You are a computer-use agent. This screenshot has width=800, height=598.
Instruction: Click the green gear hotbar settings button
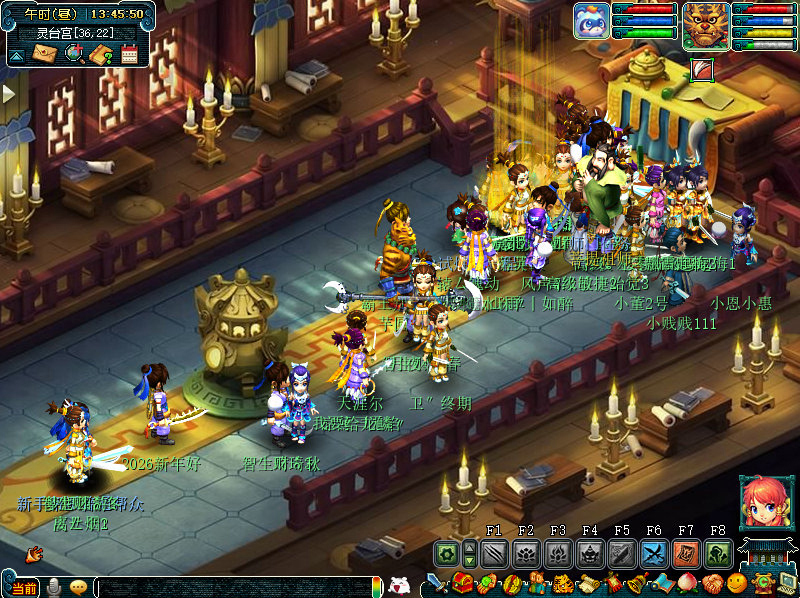tap(446, 553)
